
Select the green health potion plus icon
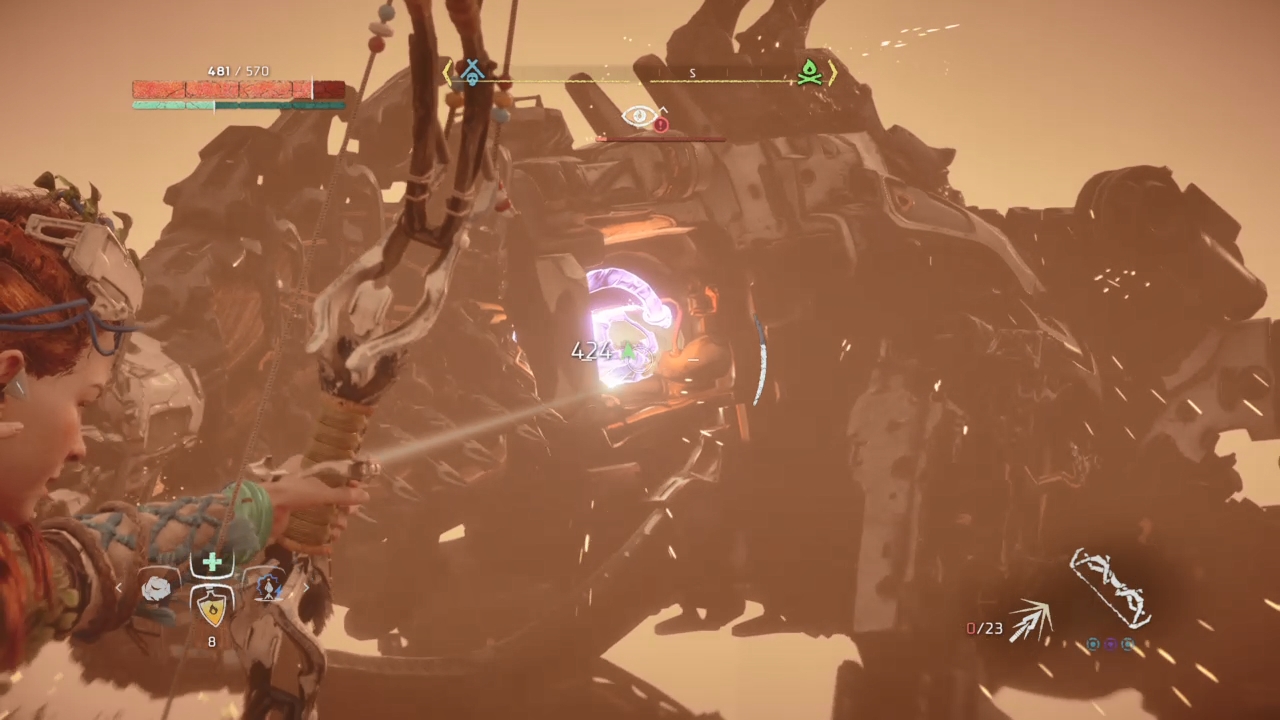pos(211,562)
